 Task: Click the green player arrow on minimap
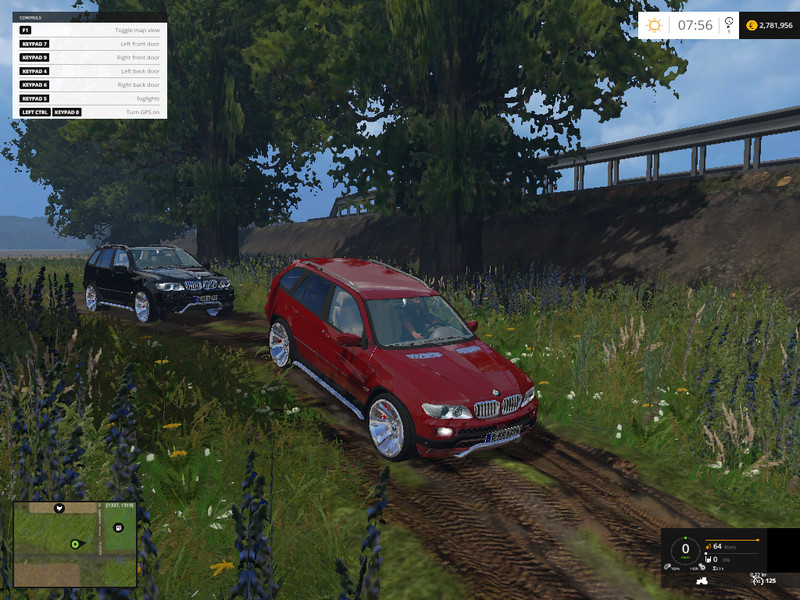pos(74,544)
